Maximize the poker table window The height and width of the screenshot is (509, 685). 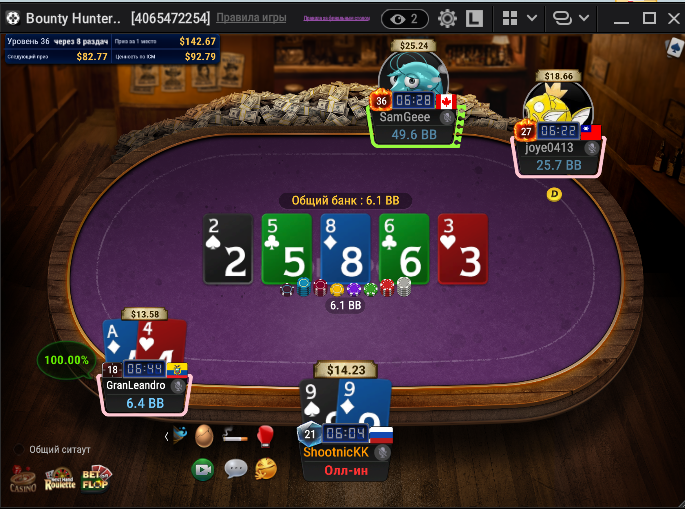[648, 18]
